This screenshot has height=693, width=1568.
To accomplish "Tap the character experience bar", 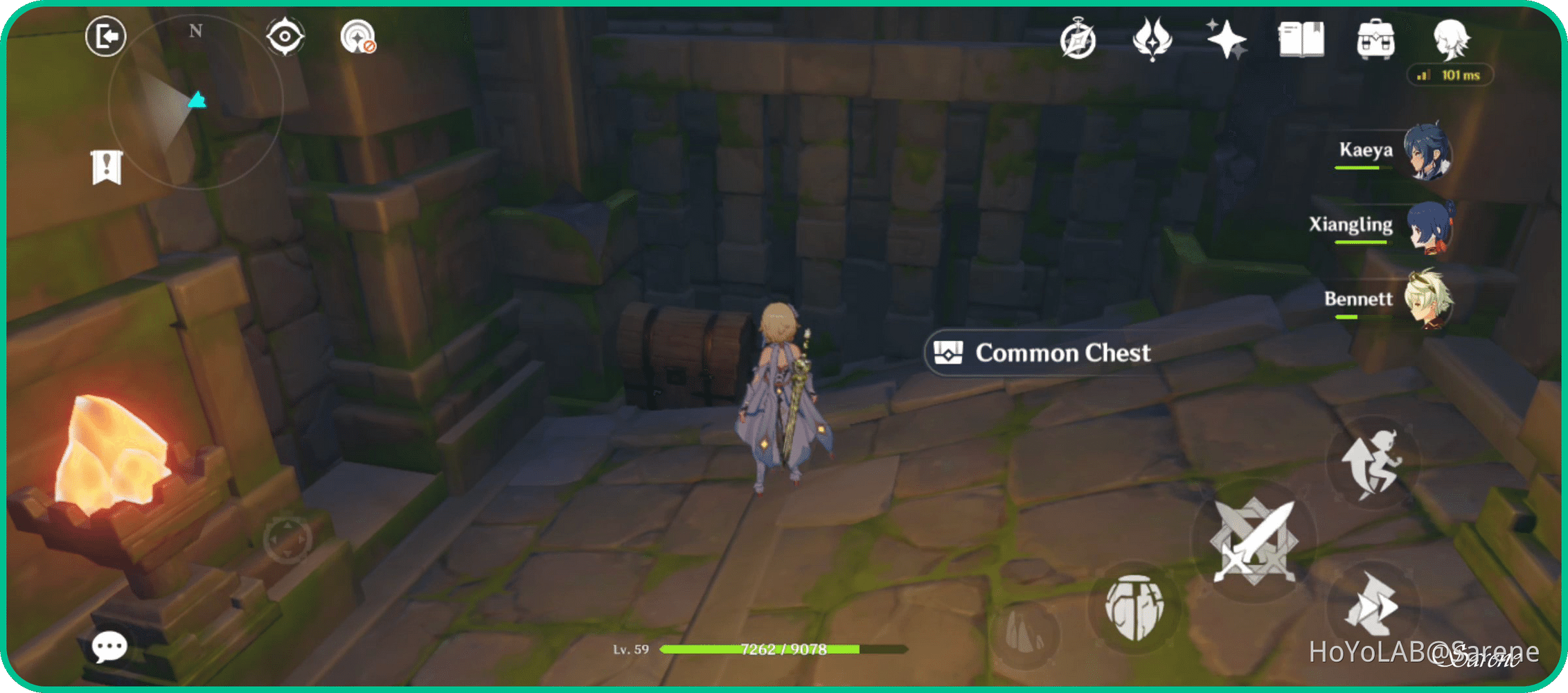I will tap(783, 649).
